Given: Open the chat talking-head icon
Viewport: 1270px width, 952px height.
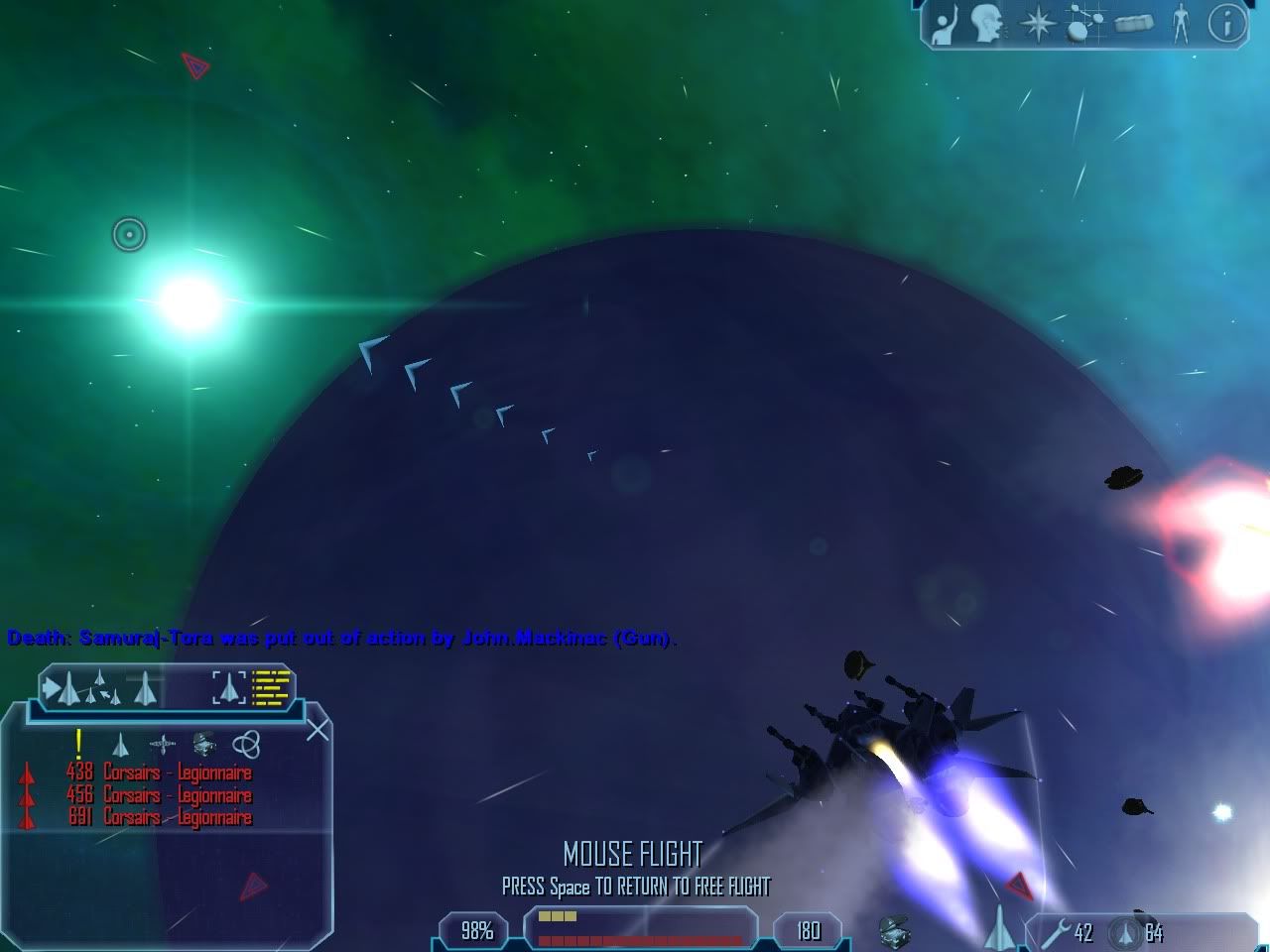Looking at the screenshot, I should tap(987, 24).
